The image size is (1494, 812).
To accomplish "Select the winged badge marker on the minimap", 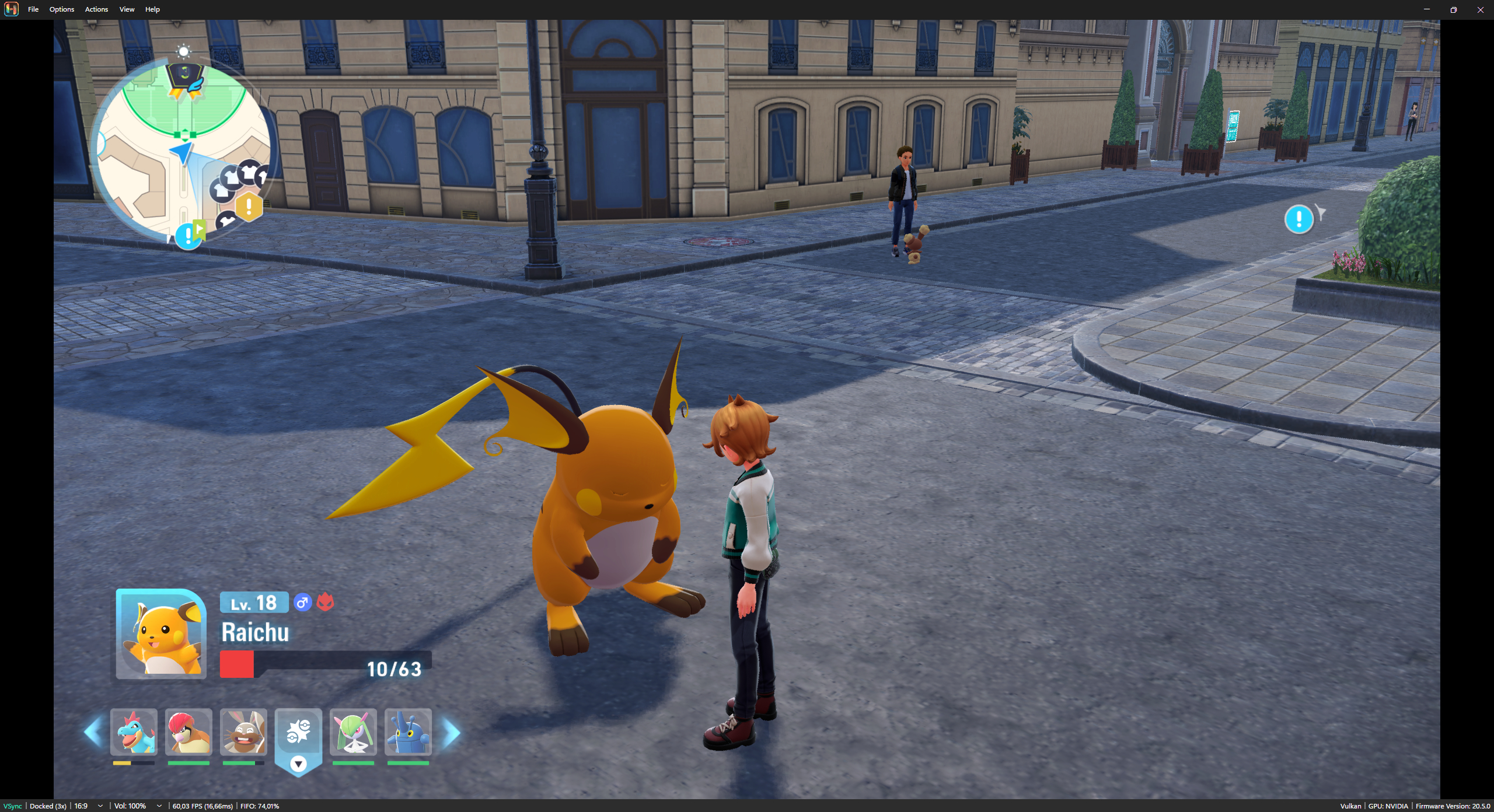I will (x=185, y=80).
